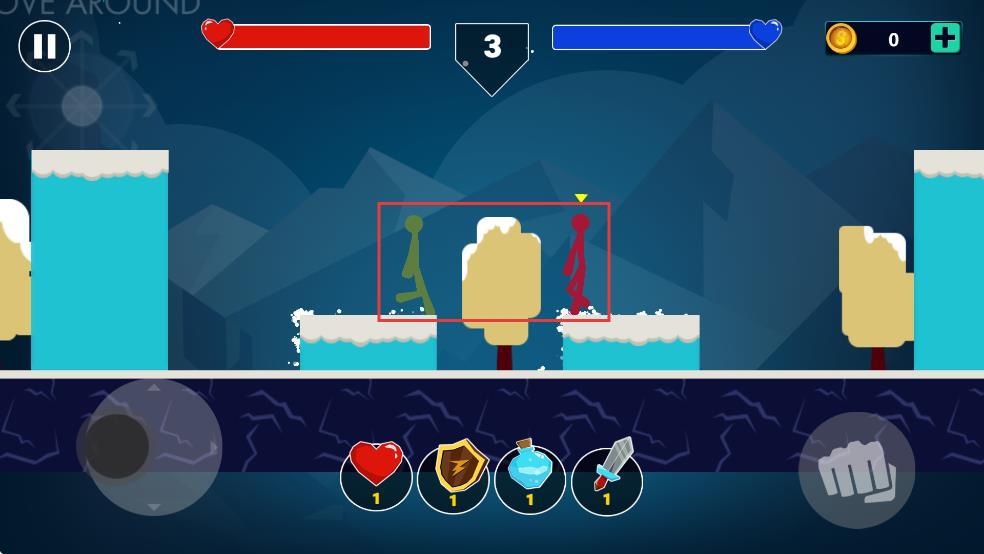This screenshot has height=554, width=984.
Task: Tap the fist punch attack button
Action: [856, 470]
